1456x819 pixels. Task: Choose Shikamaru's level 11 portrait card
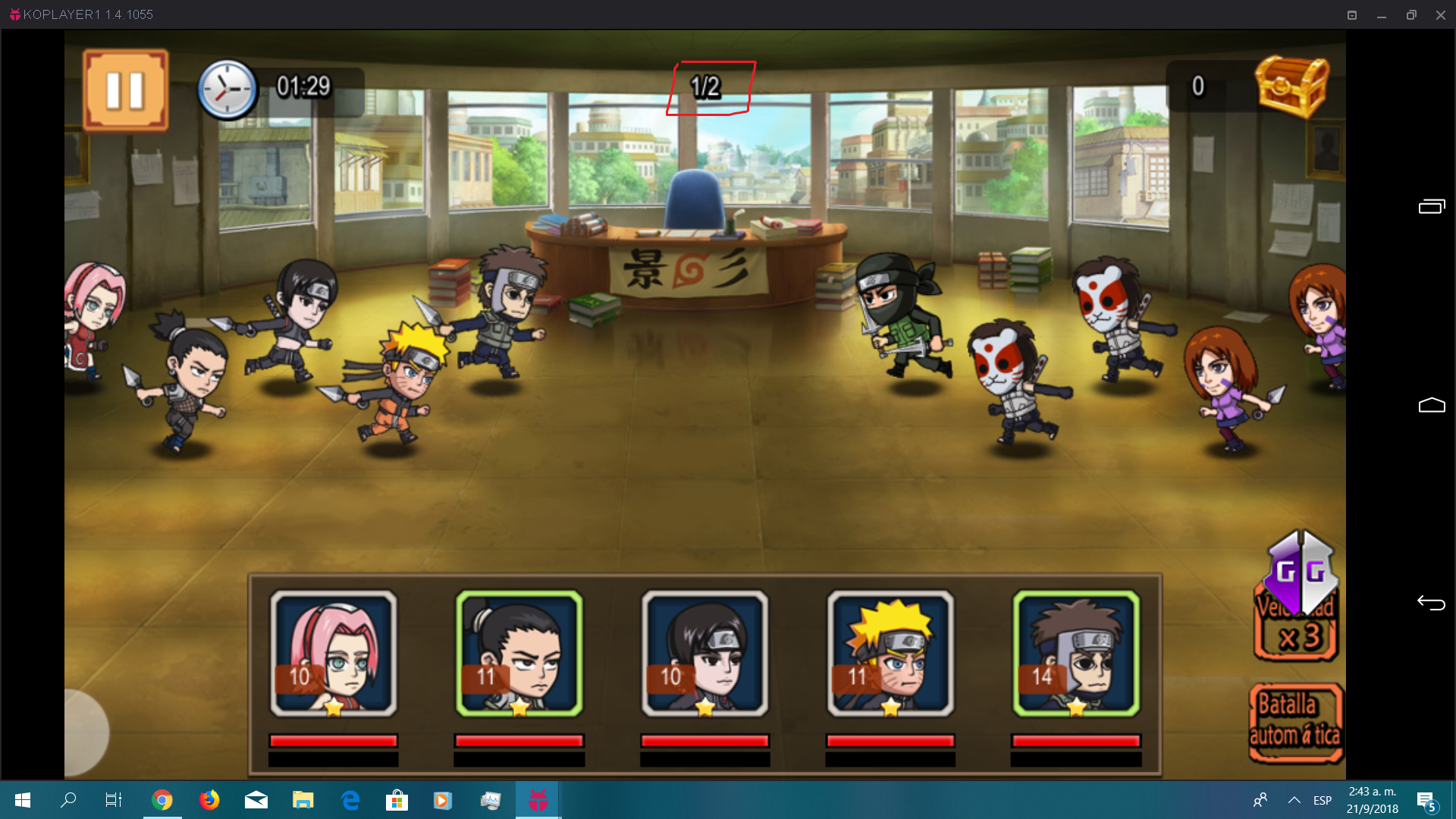[519, 654]
